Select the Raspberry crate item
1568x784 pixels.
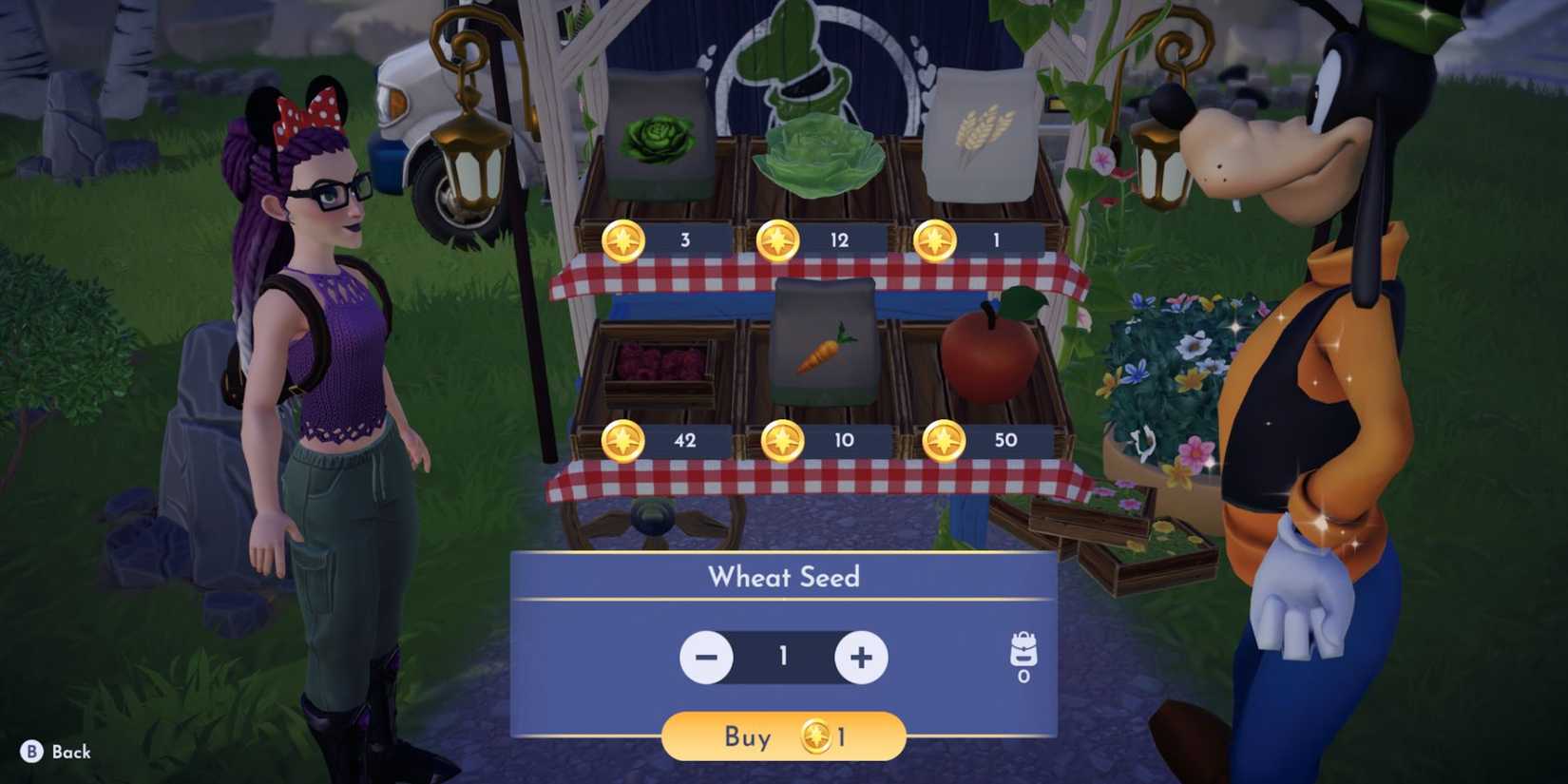tap(656, 366)
